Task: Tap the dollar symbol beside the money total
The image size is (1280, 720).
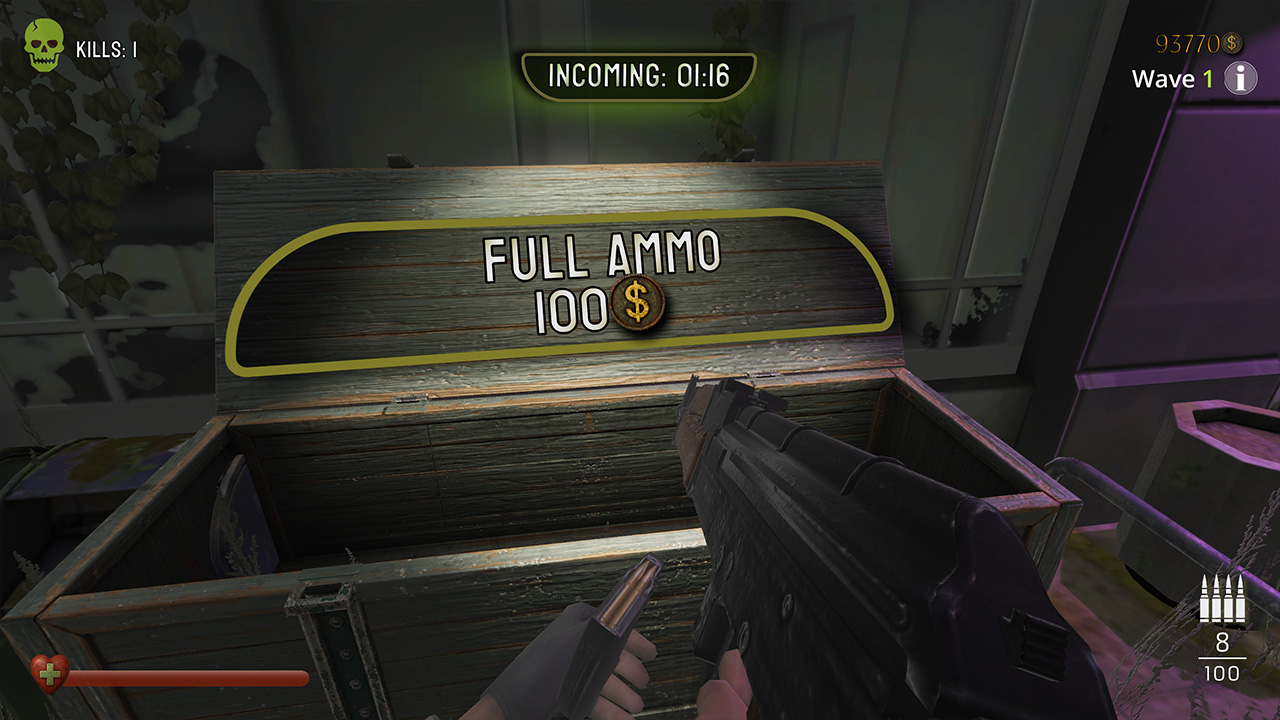Action: tap(1230, 43)
